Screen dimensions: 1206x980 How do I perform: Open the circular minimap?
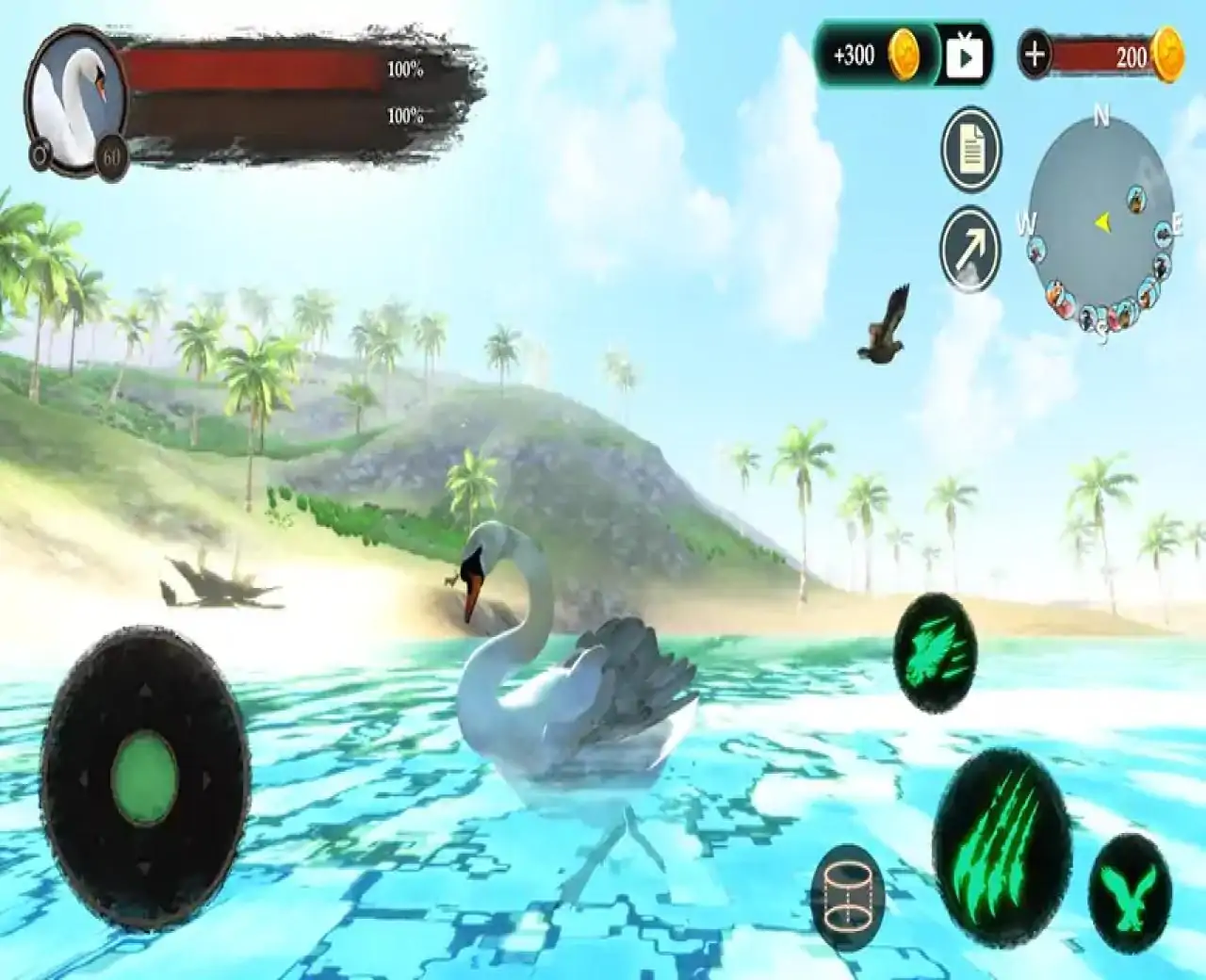(x=1101, y=228)
